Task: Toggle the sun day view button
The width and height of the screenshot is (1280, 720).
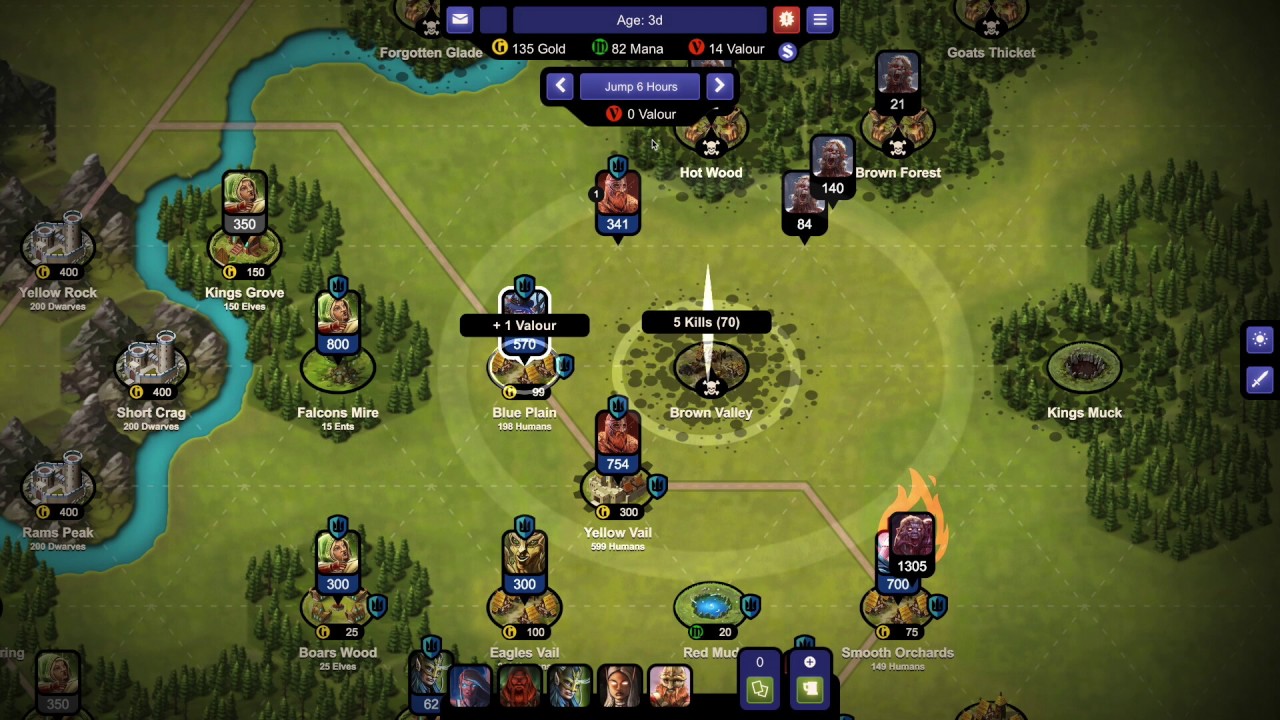Action: click(x=1259, y=340)
